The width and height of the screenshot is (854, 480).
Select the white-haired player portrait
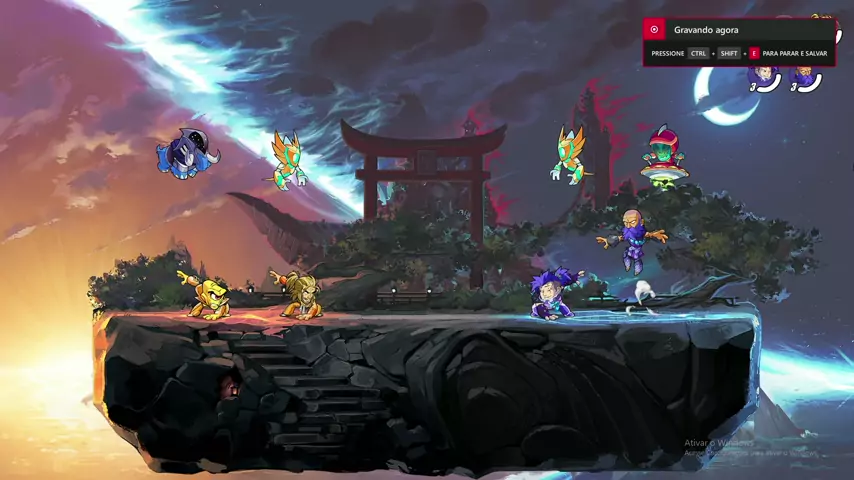pos(764,75)
